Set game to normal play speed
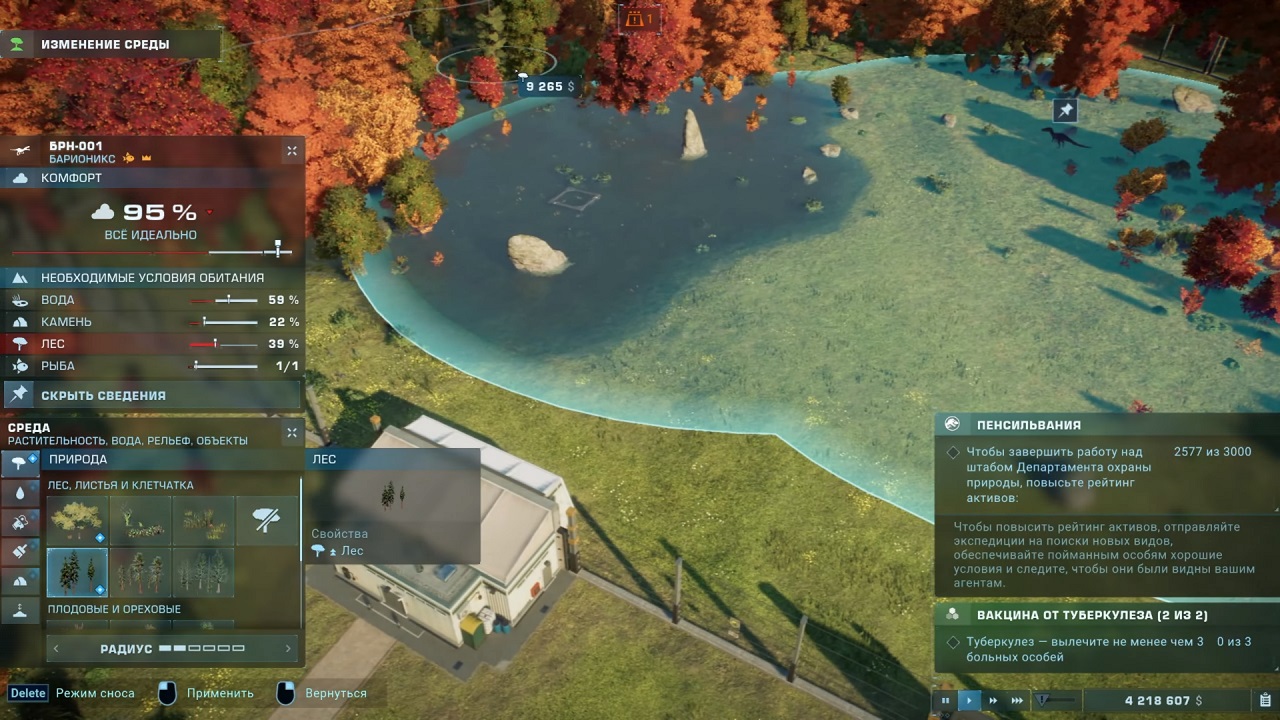1280x720 pixels. pyautogui.click(x=969, y=701)
